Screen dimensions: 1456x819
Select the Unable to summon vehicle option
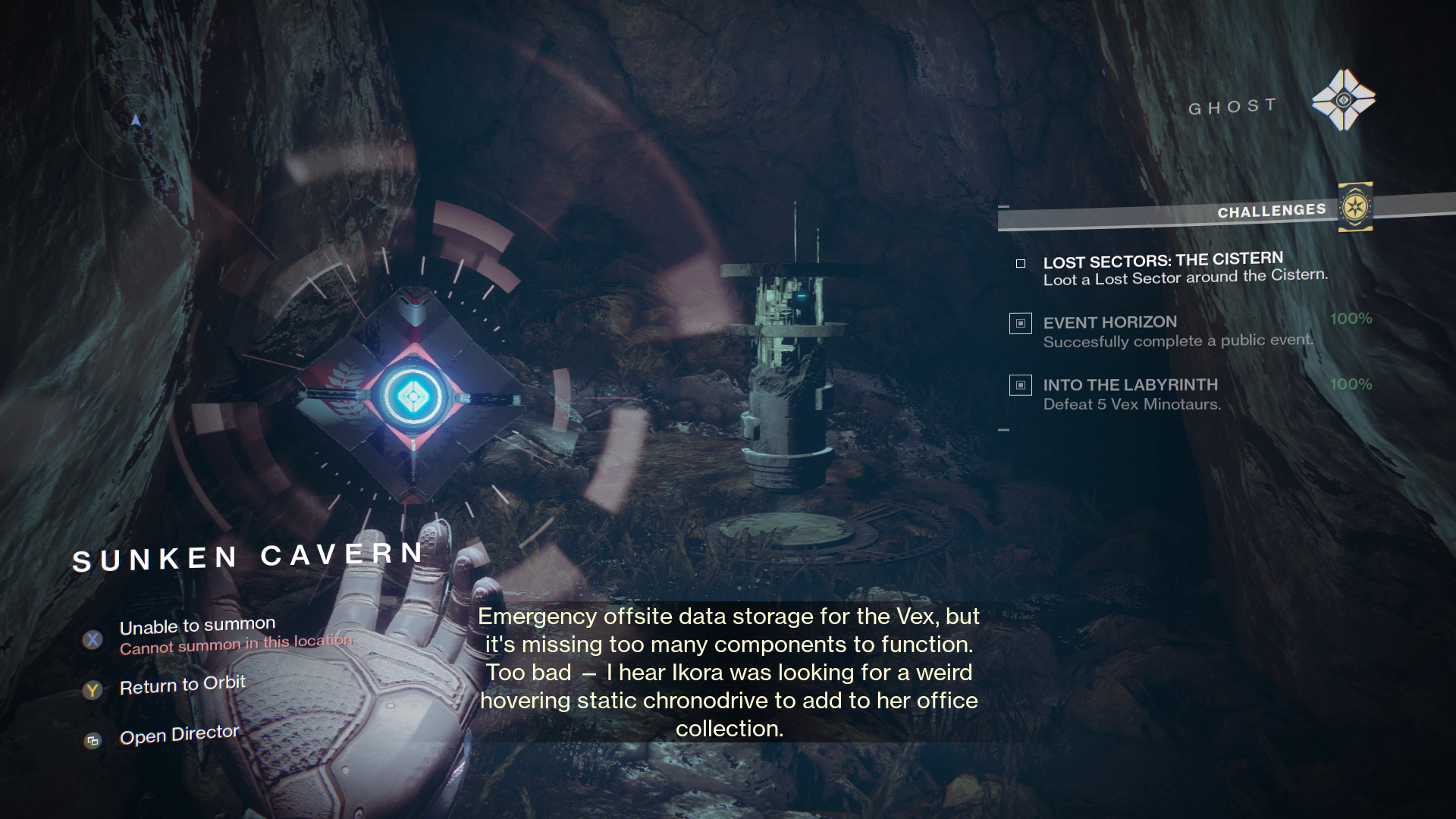point(197,627)
